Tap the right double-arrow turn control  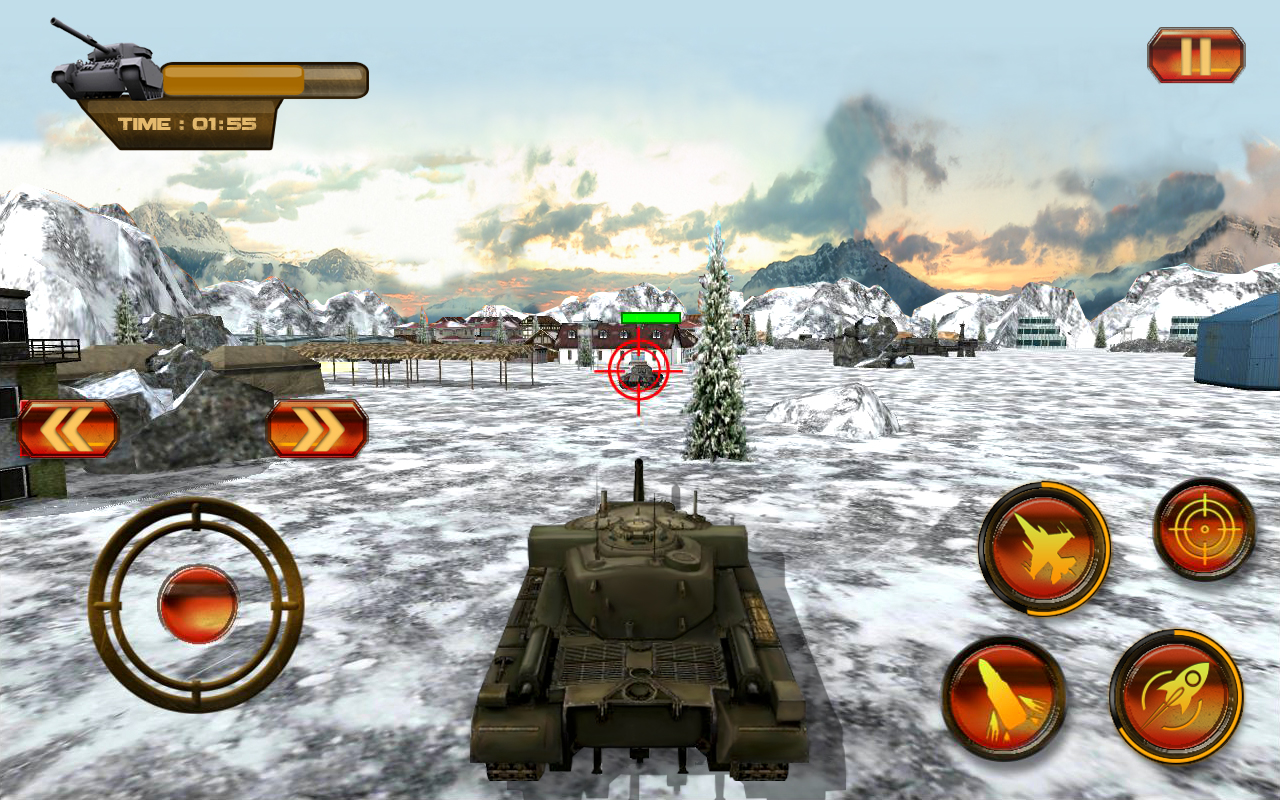[x=318, y=426]
